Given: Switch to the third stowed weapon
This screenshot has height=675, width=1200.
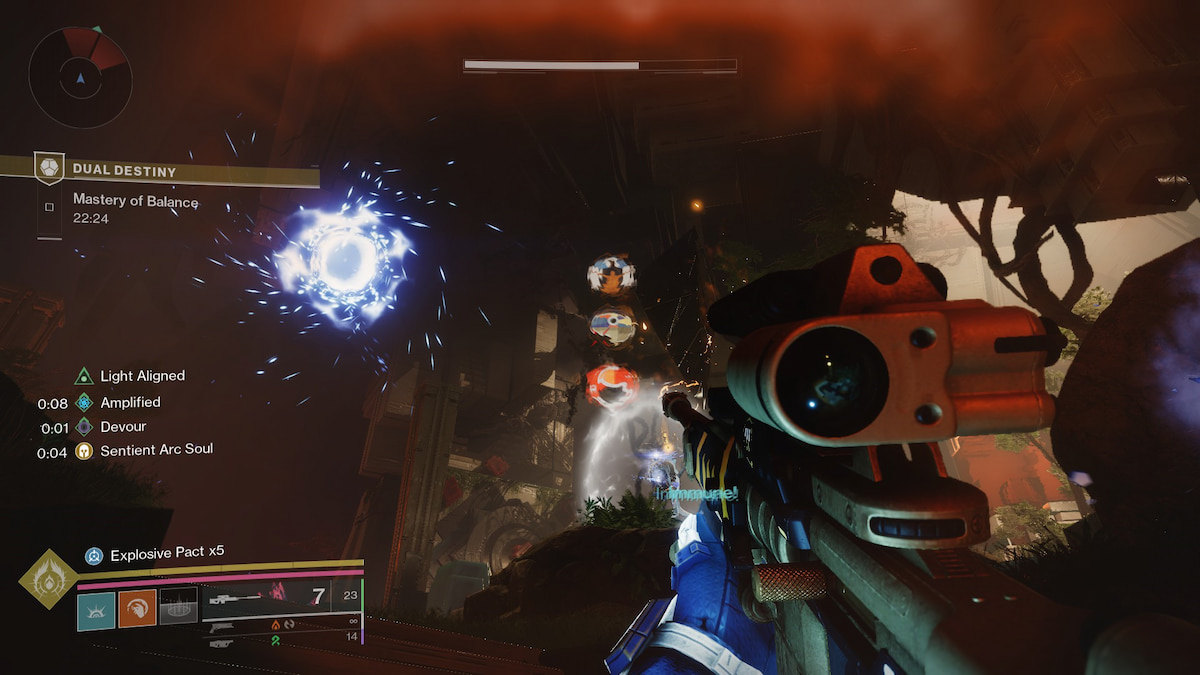Looking at the screenshot, I should [x=220, y=642].
